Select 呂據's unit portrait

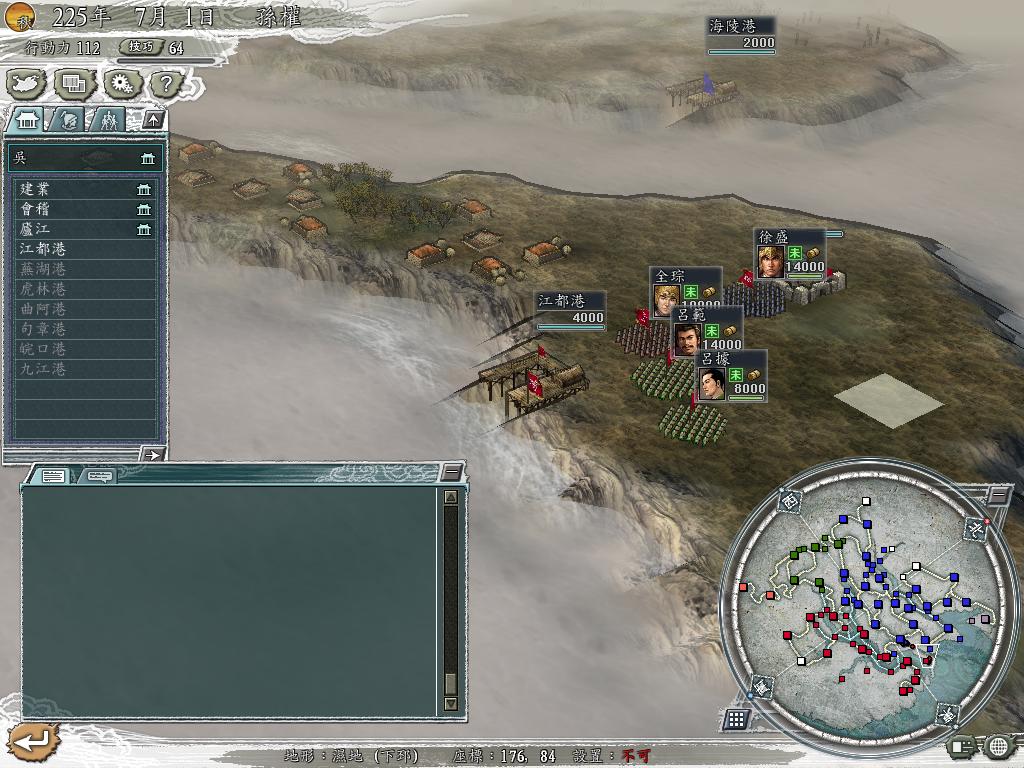(711, 384)
